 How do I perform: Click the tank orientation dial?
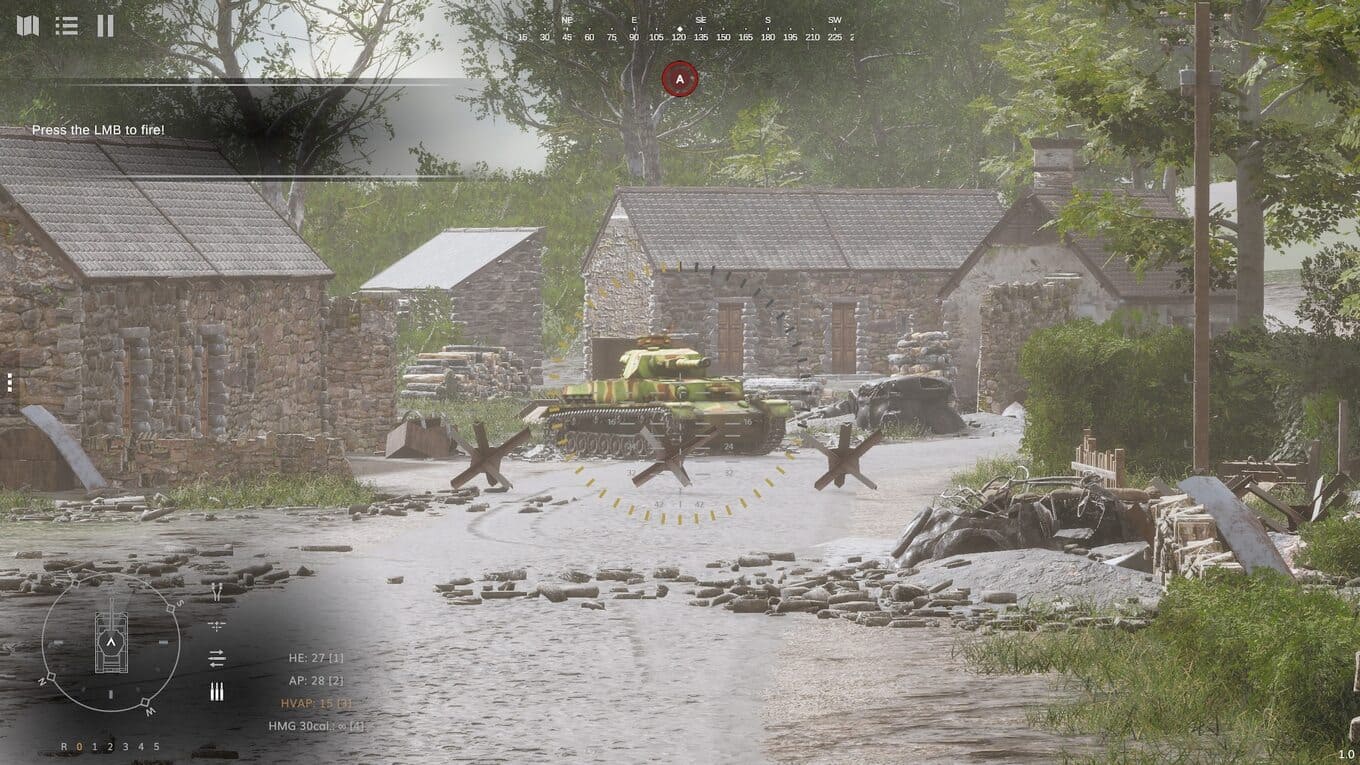pos(111,642)
